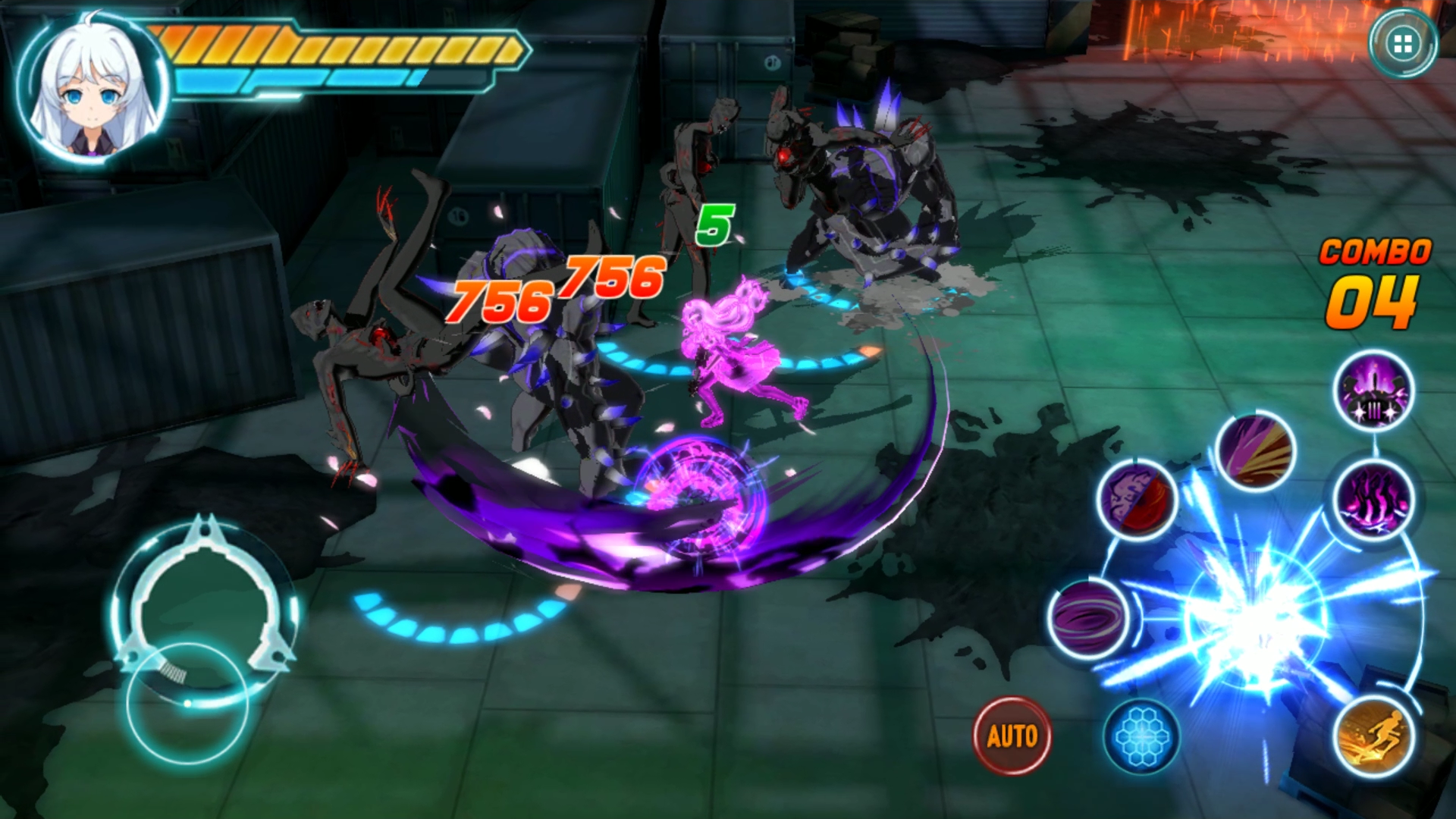1456x819 pixels.
Task: Cast the purple whirlwind skill
Action: click(x=1088, y=617)
